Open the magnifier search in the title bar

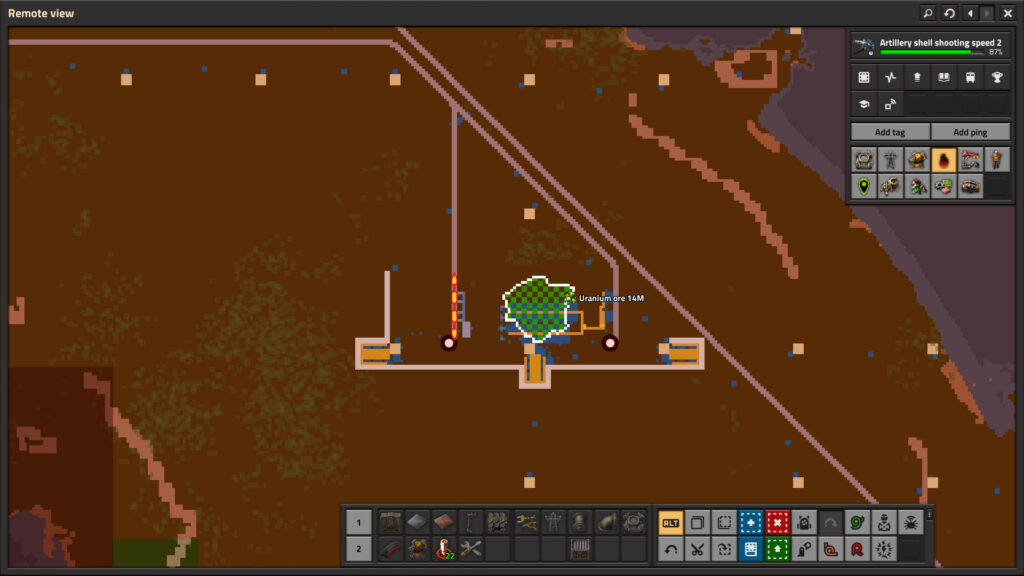[x=928, y=13]
